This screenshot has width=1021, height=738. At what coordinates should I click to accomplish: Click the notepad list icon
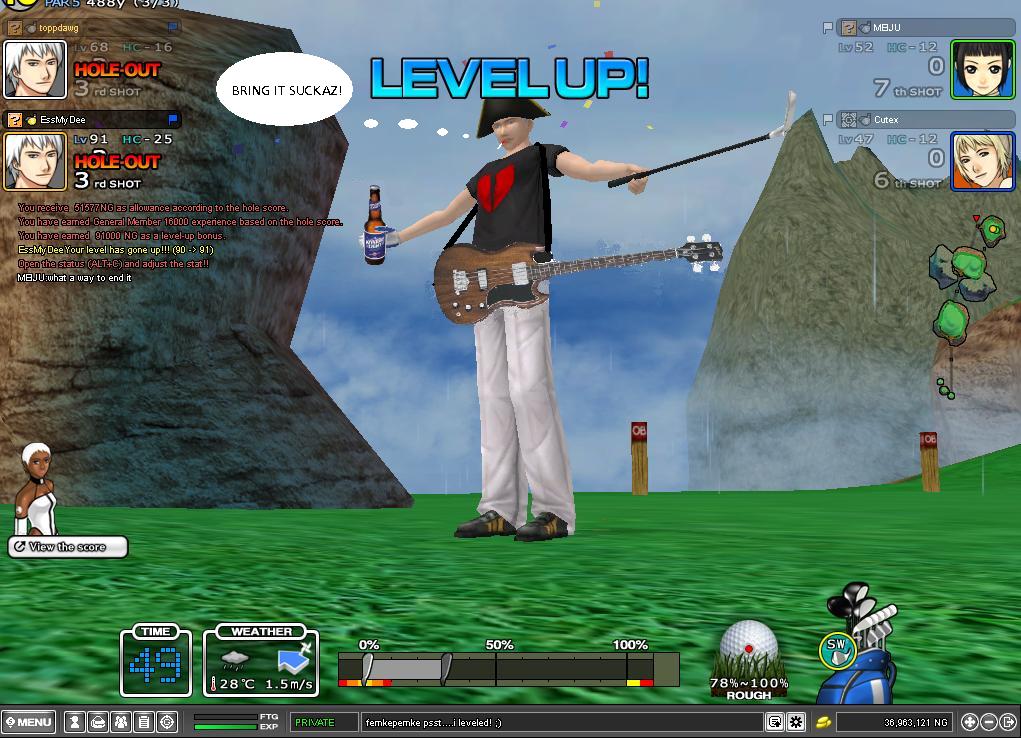[143, 721]
